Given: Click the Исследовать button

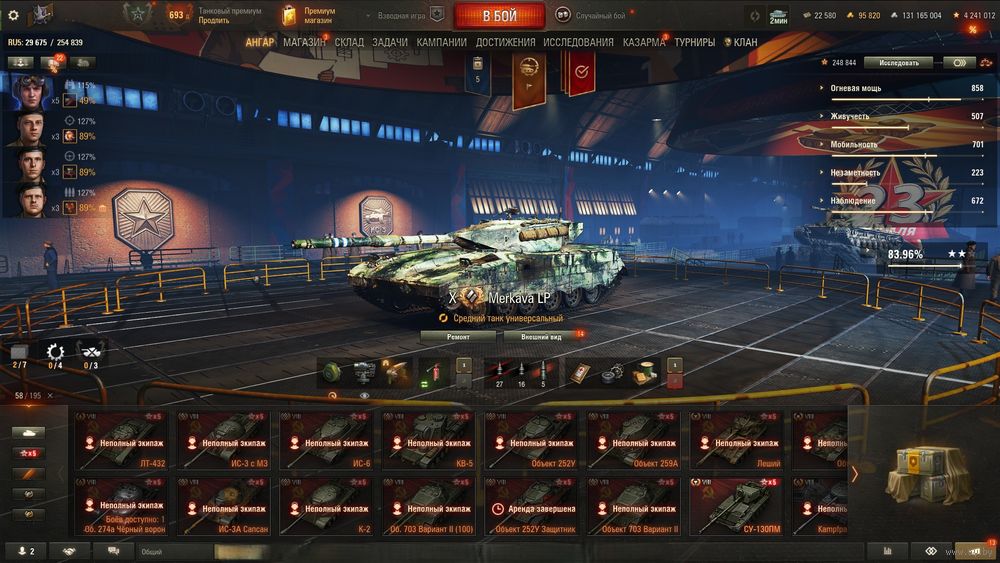Looking at the screenshot, I should pos(898,62).
